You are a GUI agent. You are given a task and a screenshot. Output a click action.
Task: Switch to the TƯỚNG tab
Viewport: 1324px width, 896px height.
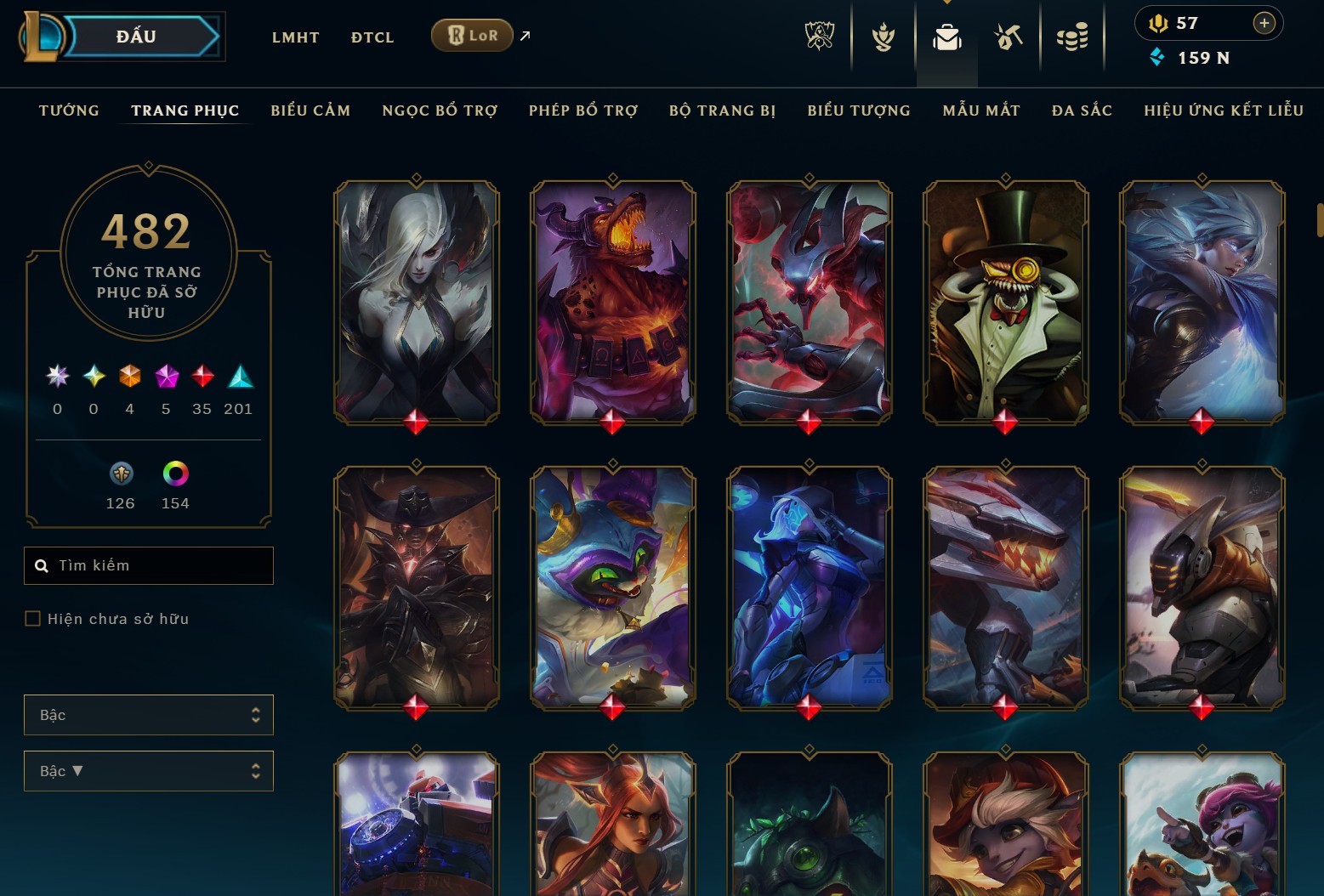[x=68, y=111]
